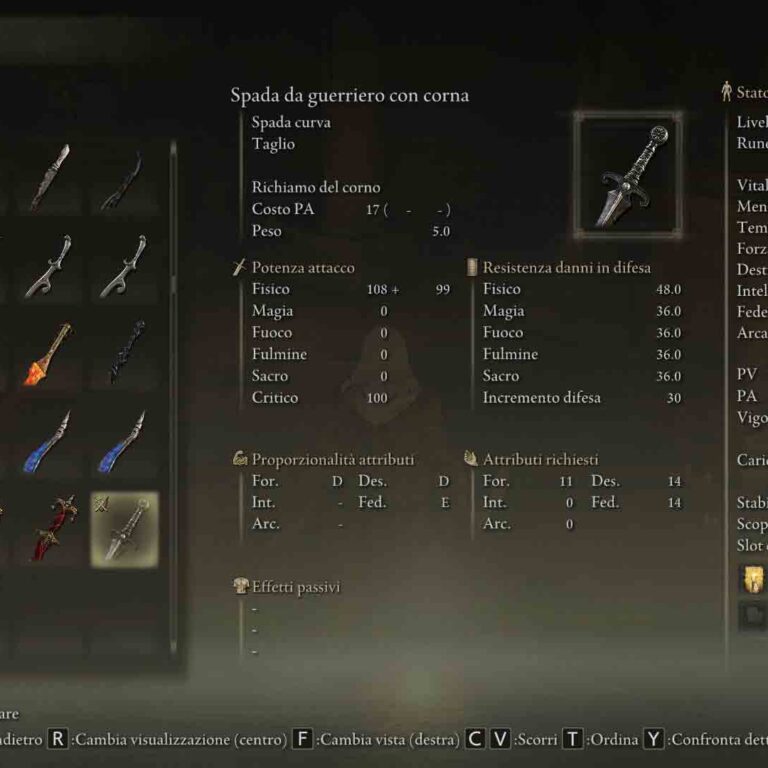Choose the orange magma blade slot
The width and height of the screenshot is (768, 768).
(x=50, y=354)
